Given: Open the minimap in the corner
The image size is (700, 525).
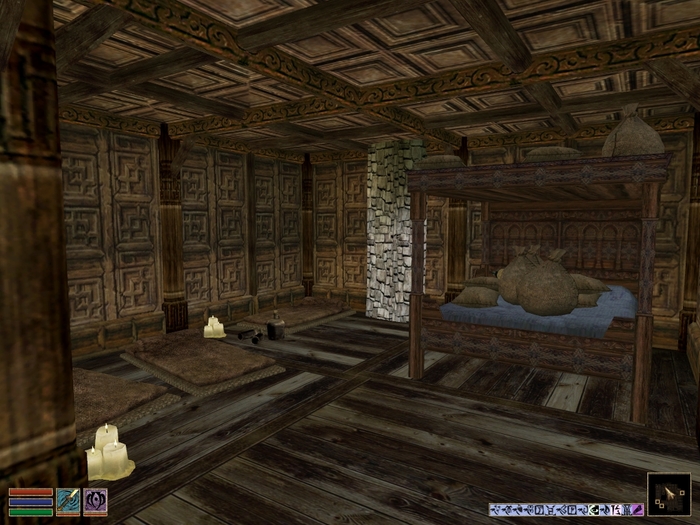Looking at the screenshot, I should point(668,494).
